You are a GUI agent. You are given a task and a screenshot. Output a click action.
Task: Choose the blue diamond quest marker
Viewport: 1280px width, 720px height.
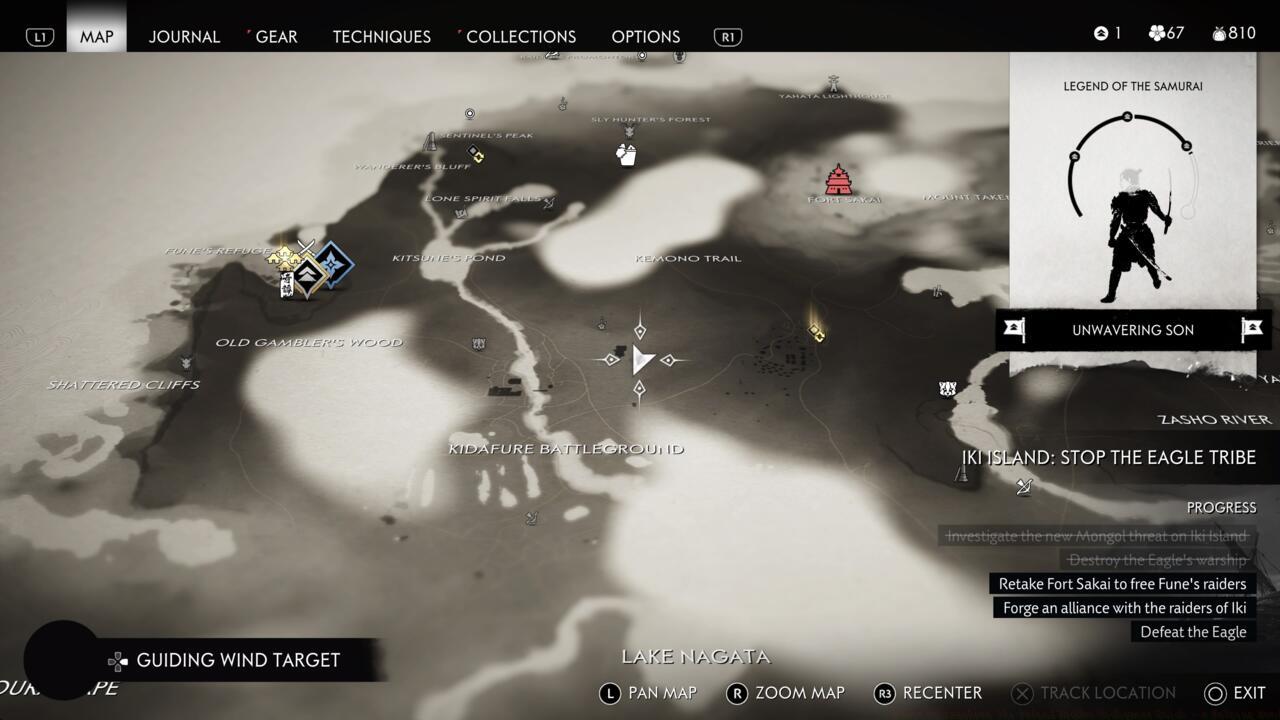point(335,265)
